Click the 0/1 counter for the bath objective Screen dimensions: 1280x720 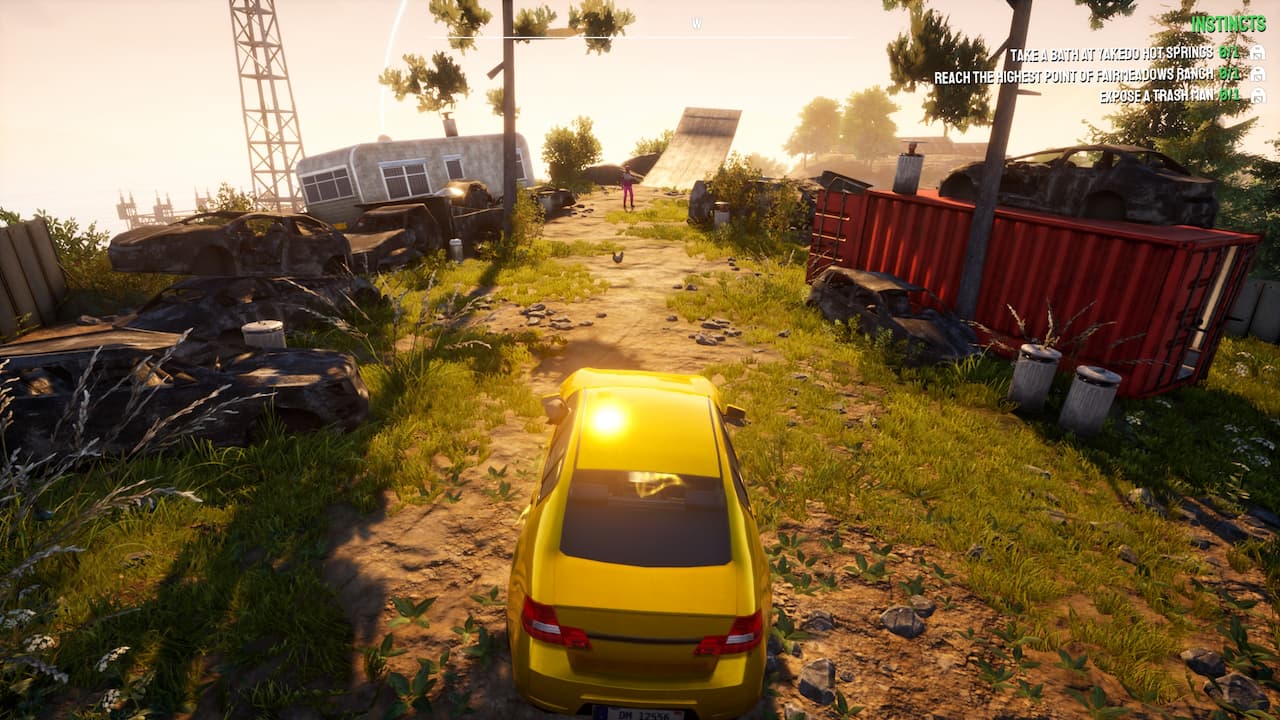1227,52
